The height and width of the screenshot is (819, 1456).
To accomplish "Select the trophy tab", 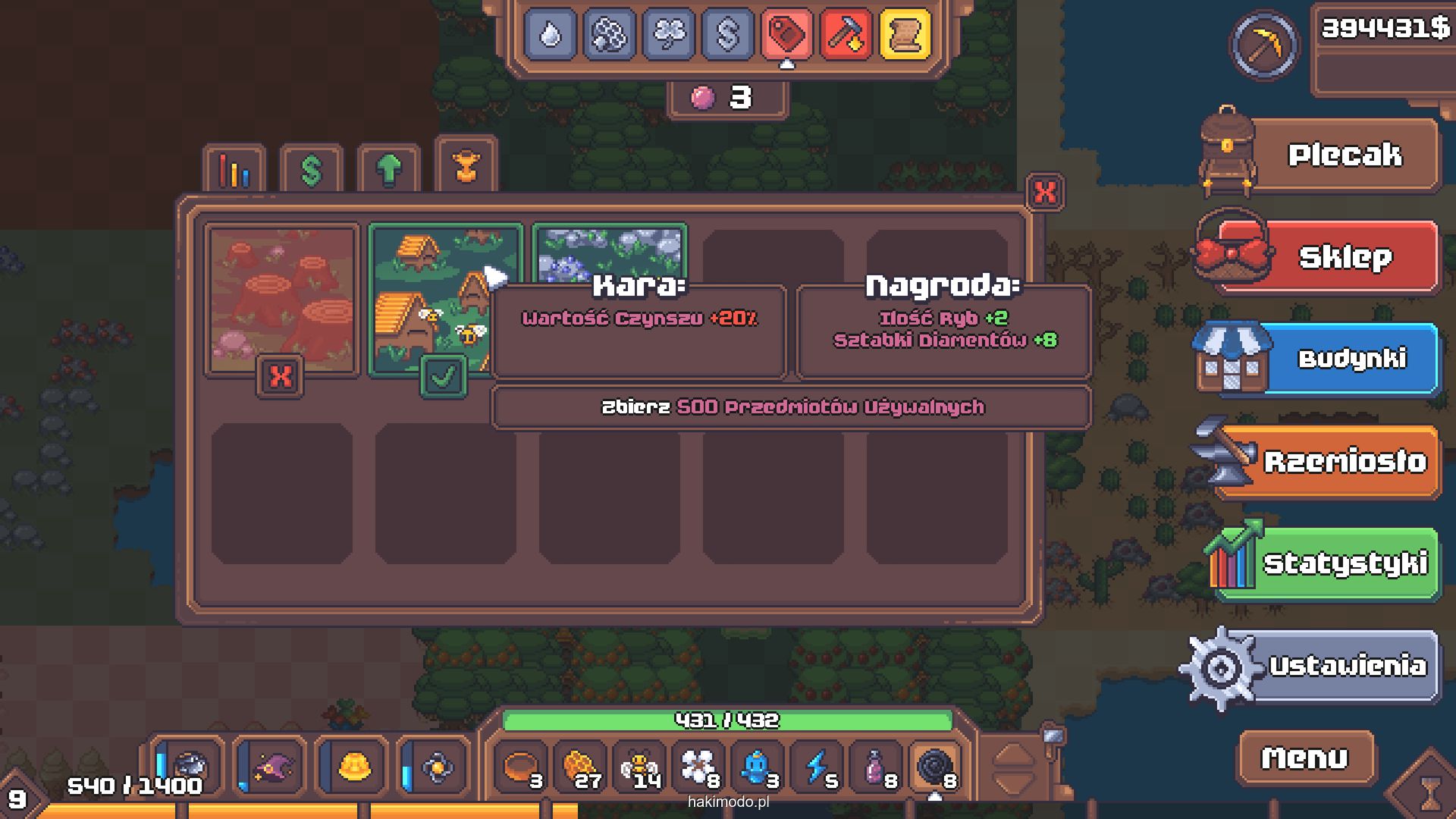I will (466, 167).
